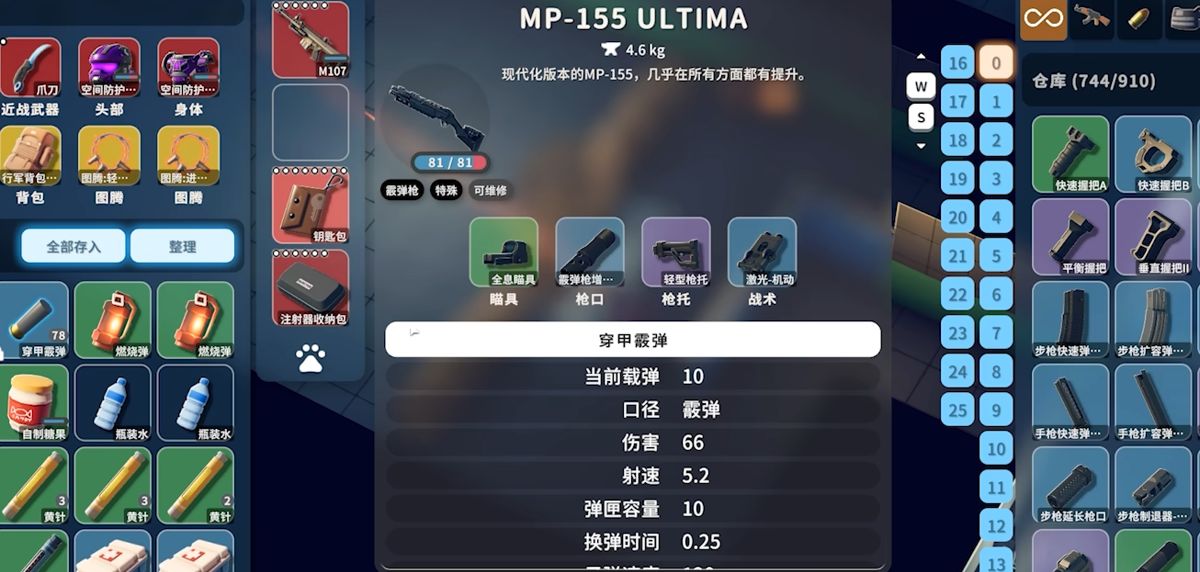
Task: Pick the 快速握把A grip in the warehouse
Action: pyautogui.click(x=1070, y=154)
